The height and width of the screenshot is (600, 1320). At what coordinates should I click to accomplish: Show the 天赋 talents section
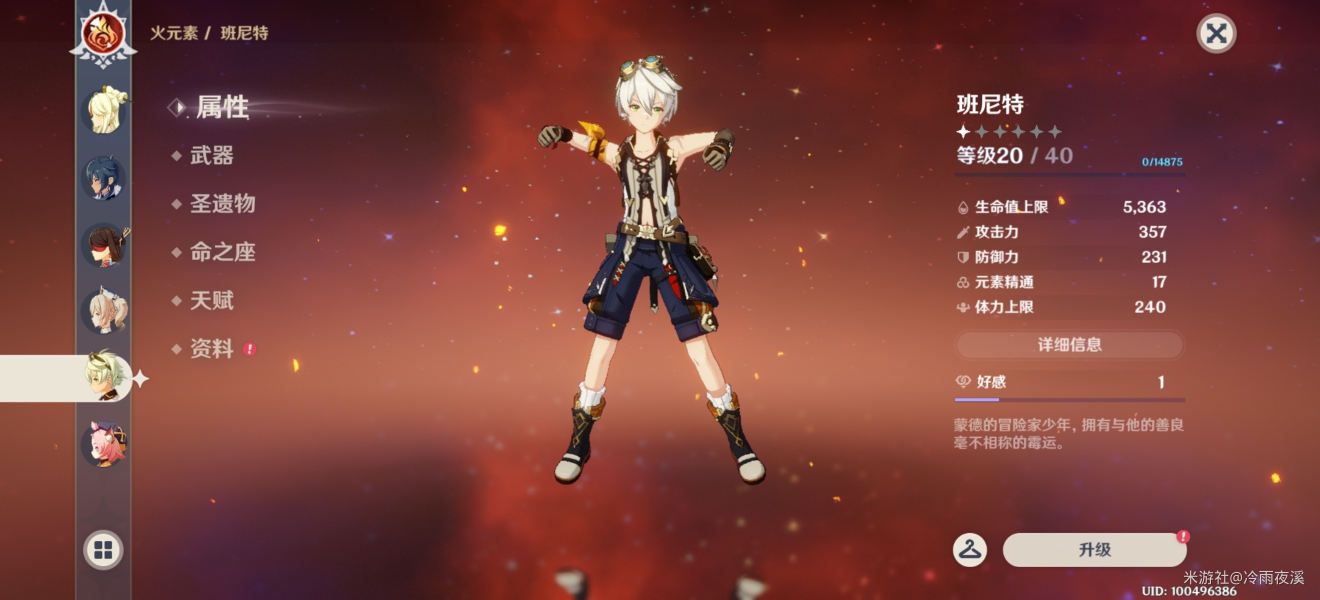point(211,300)
